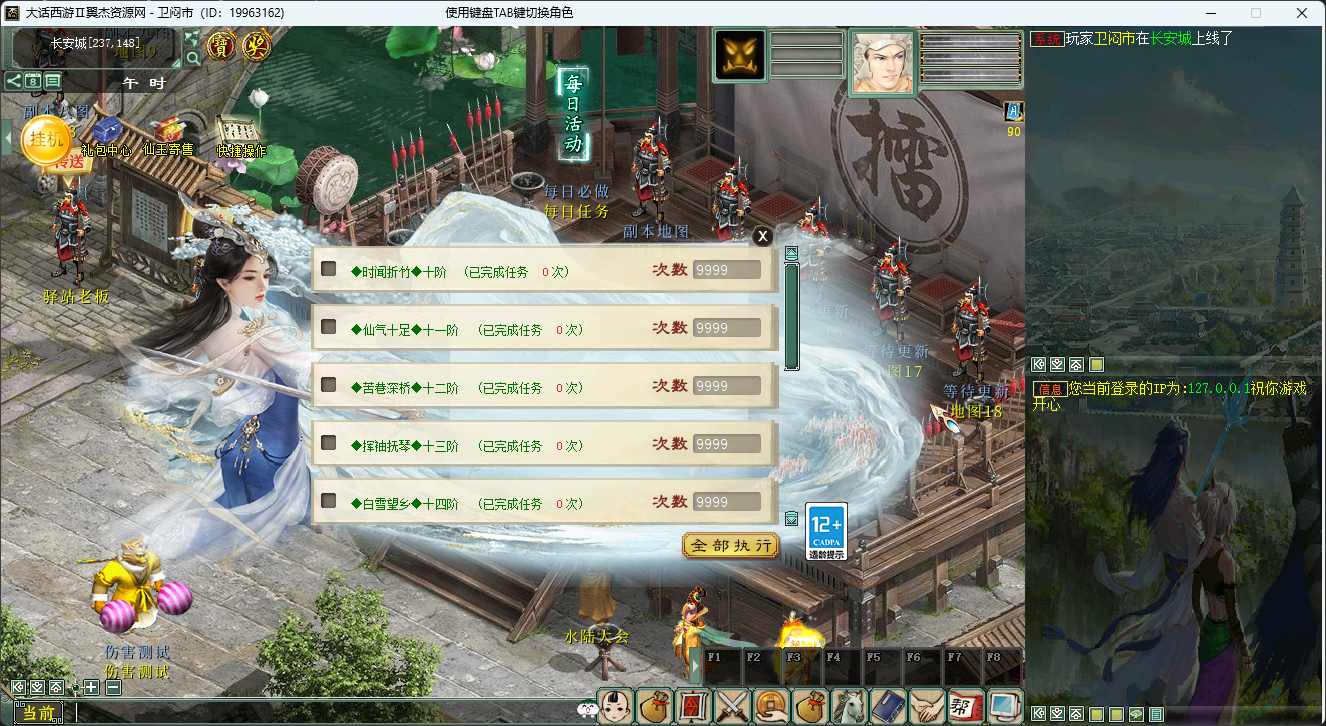1326x726 pixels.
Task: Click the magnifier search icon by the minimap
Action: point(193,58)
